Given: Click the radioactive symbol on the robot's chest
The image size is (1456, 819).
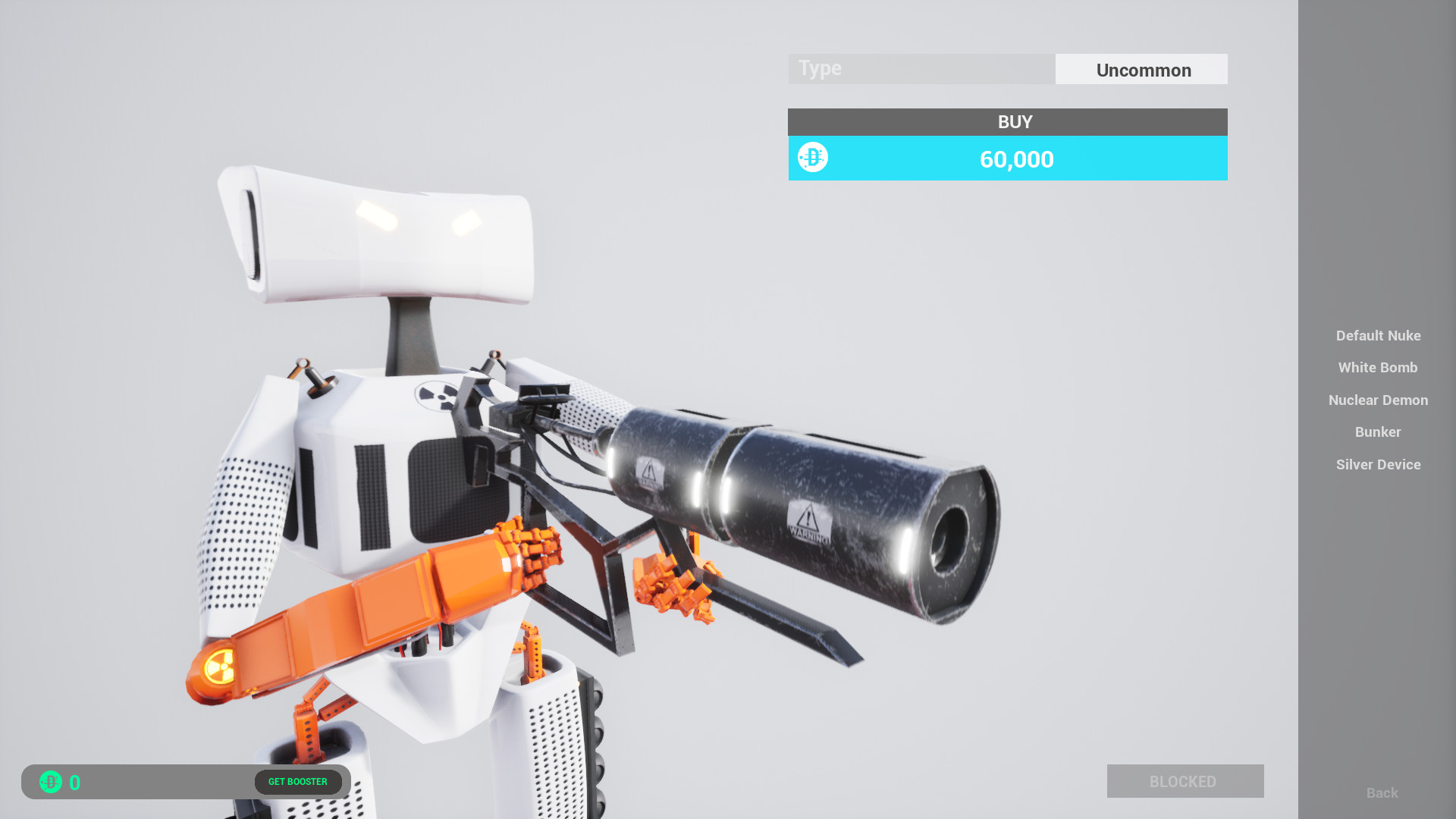Looking at the screenshot, I should [x=436, y=396].
